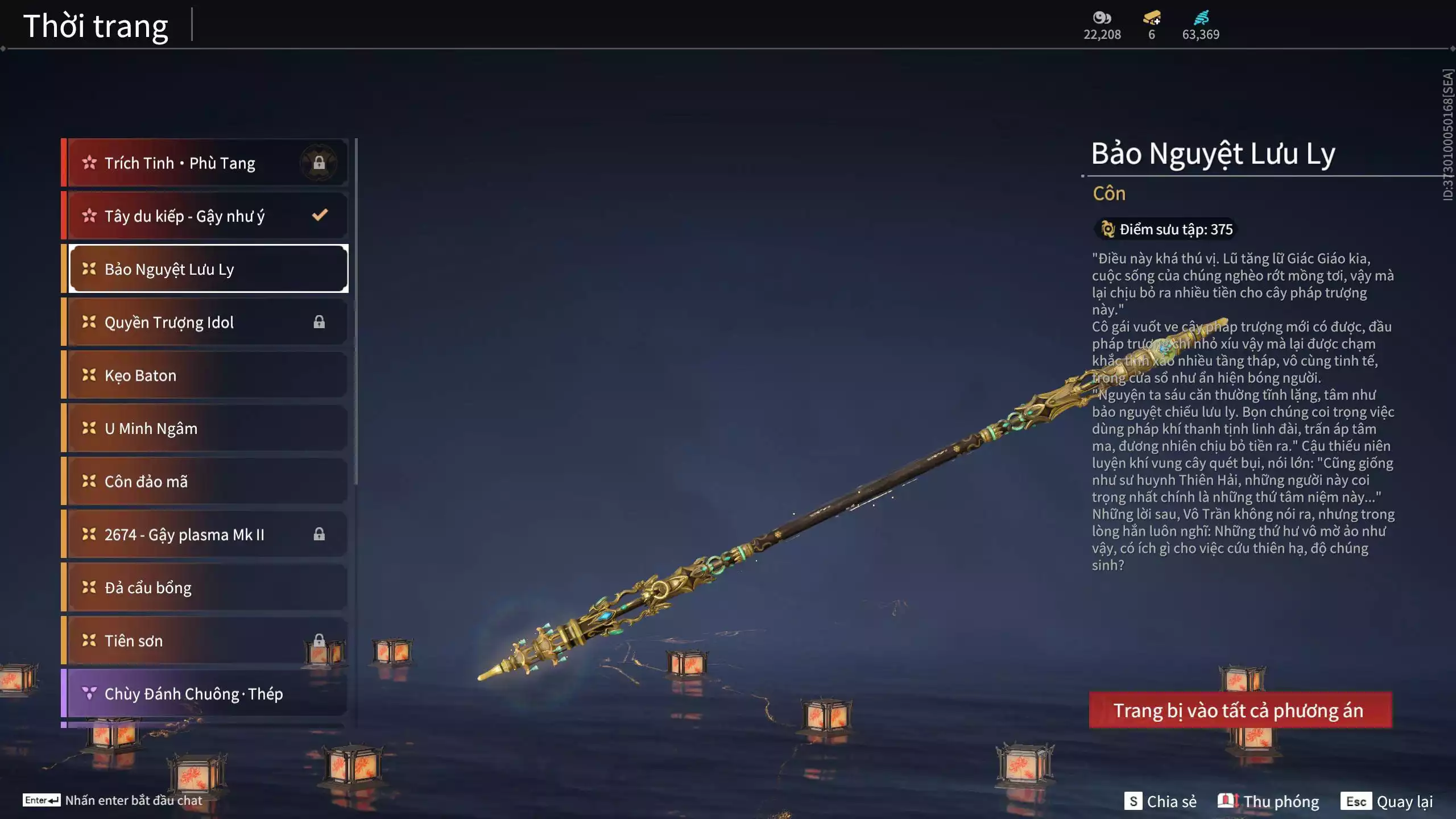Choose Tây du kiếp - Gậy như ý
Viewport: 1456px width, 819px height.
205,216
